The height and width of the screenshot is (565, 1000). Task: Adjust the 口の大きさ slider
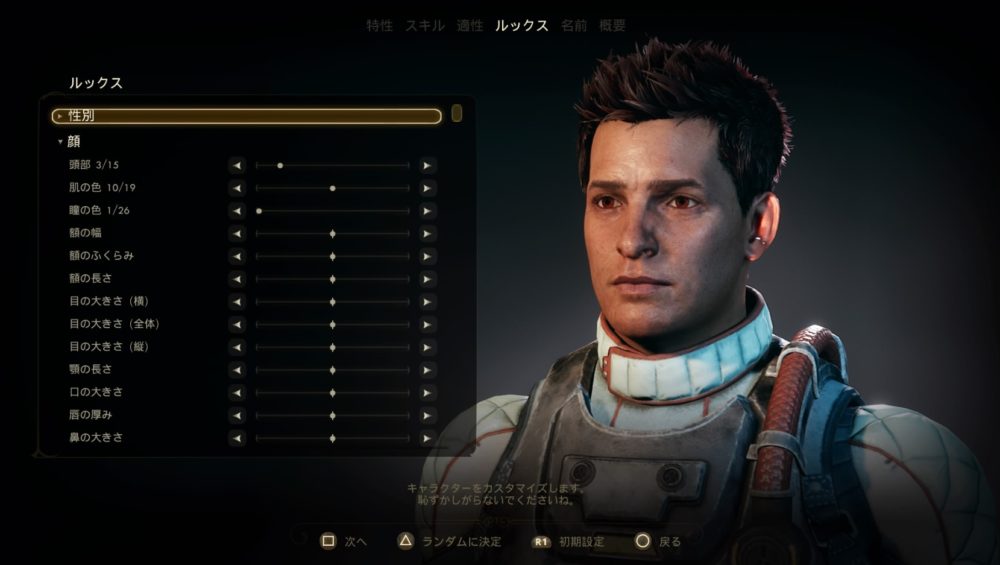[x=332, y=393]
